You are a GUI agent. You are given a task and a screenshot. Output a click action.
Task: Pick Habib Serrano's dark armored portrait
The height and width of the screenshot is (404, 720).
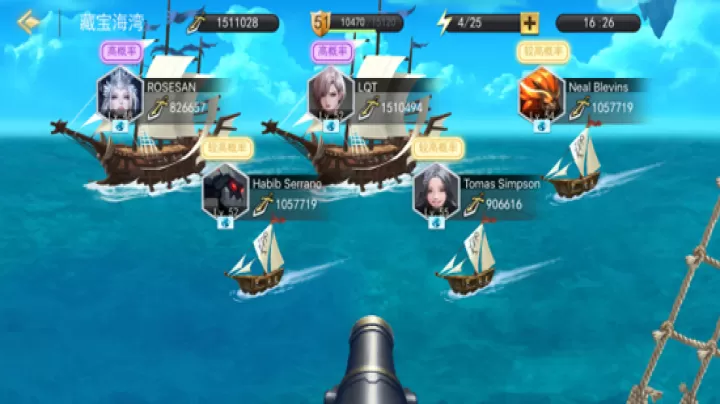[x=225, y=191]
